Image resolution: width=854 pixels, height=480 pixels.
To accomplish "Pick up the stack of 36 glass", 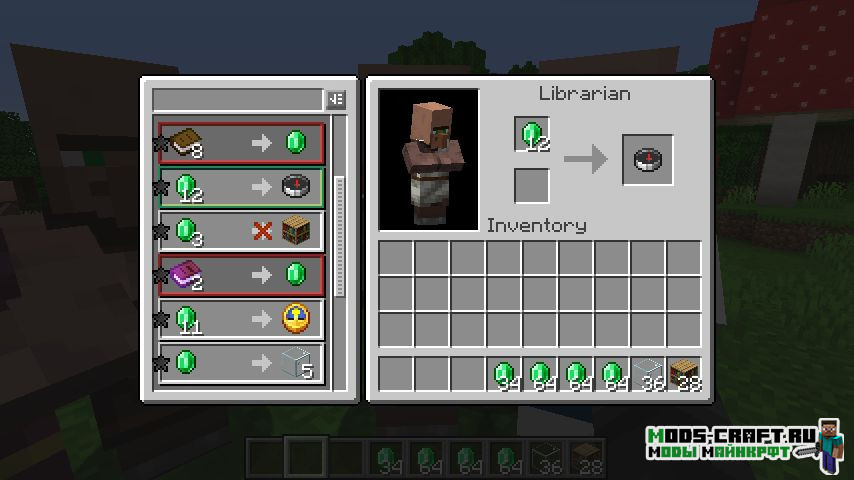I will click(x=648, y=374).
